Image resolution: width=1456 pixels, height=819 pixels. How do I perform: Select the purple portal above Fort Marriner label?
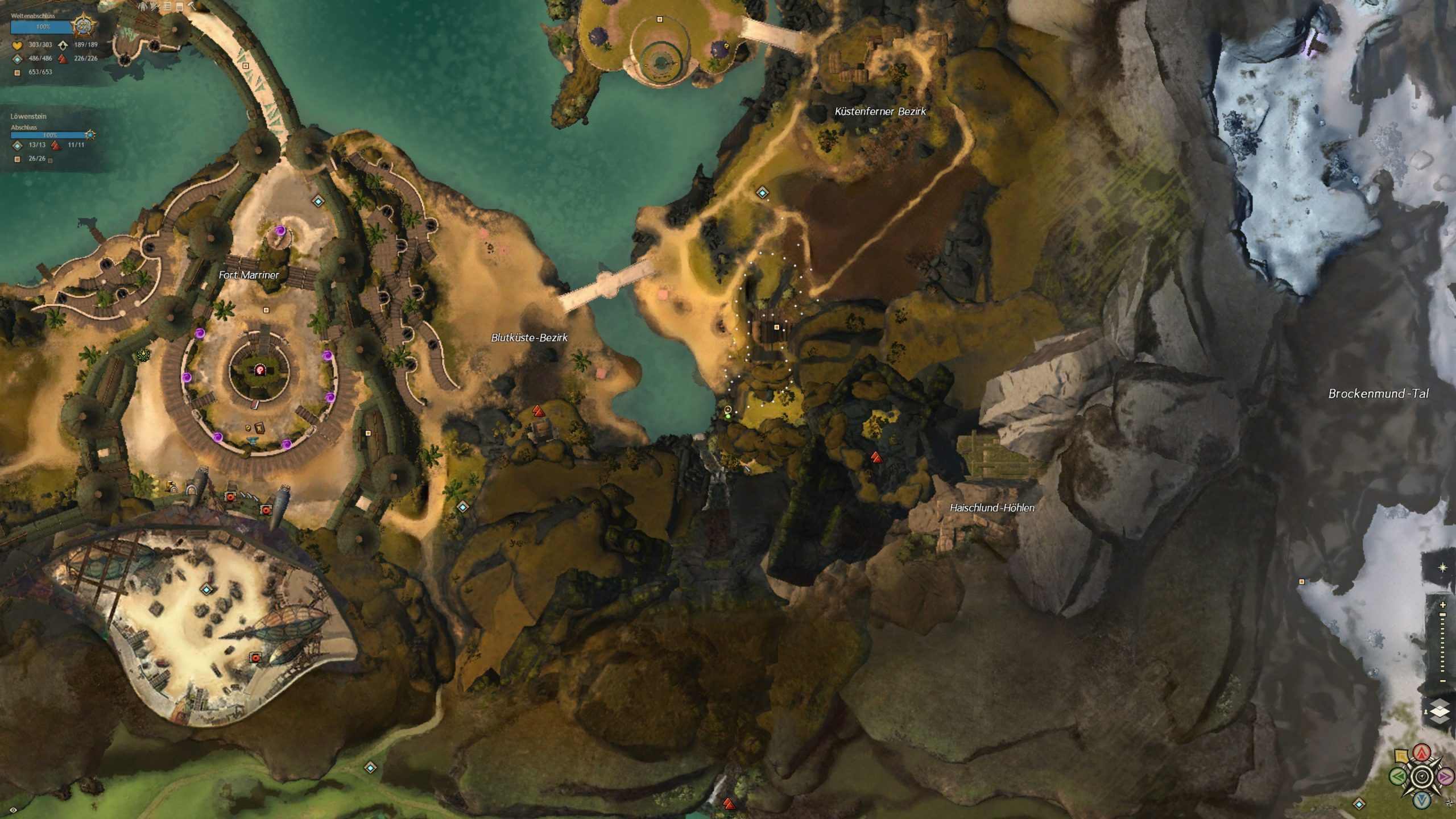pyautogui.click(x=280, y=230)
